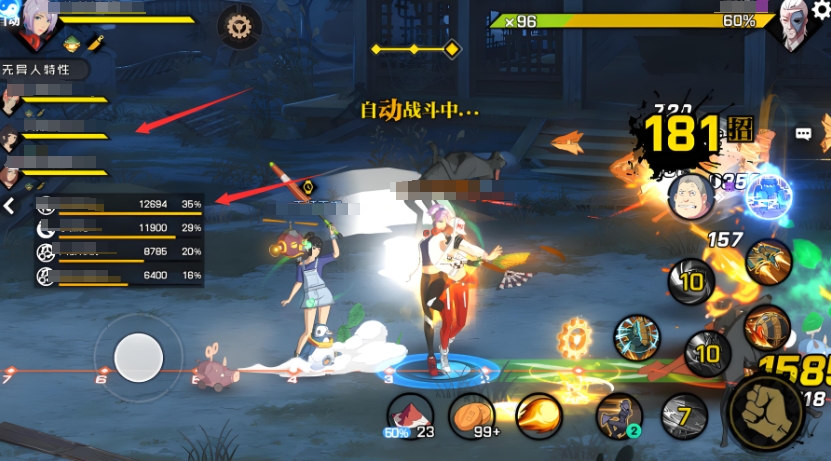Select the gold coins item showing 99+
831x461 pixels.
click(472, 414)
